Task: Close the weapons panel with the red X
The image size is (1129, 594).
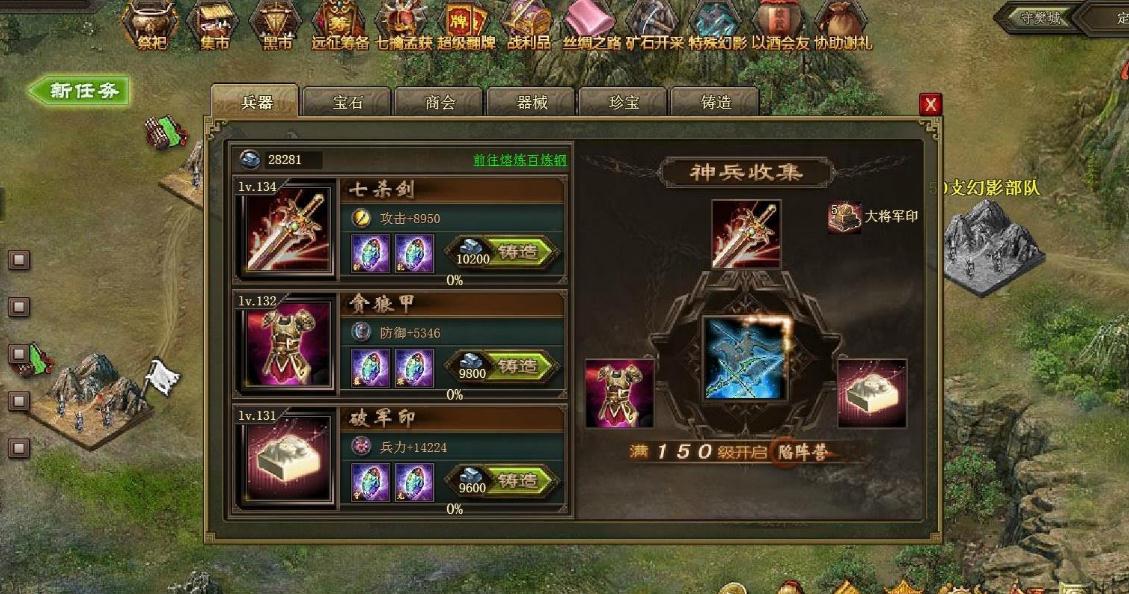Action: (931, 104)
